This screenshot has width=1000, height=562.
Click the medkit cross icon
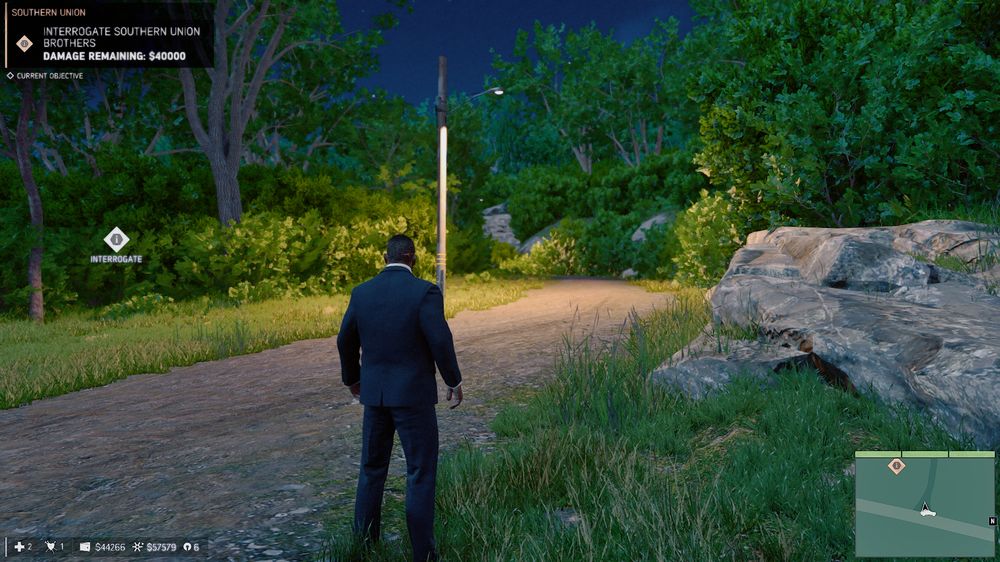18,547
